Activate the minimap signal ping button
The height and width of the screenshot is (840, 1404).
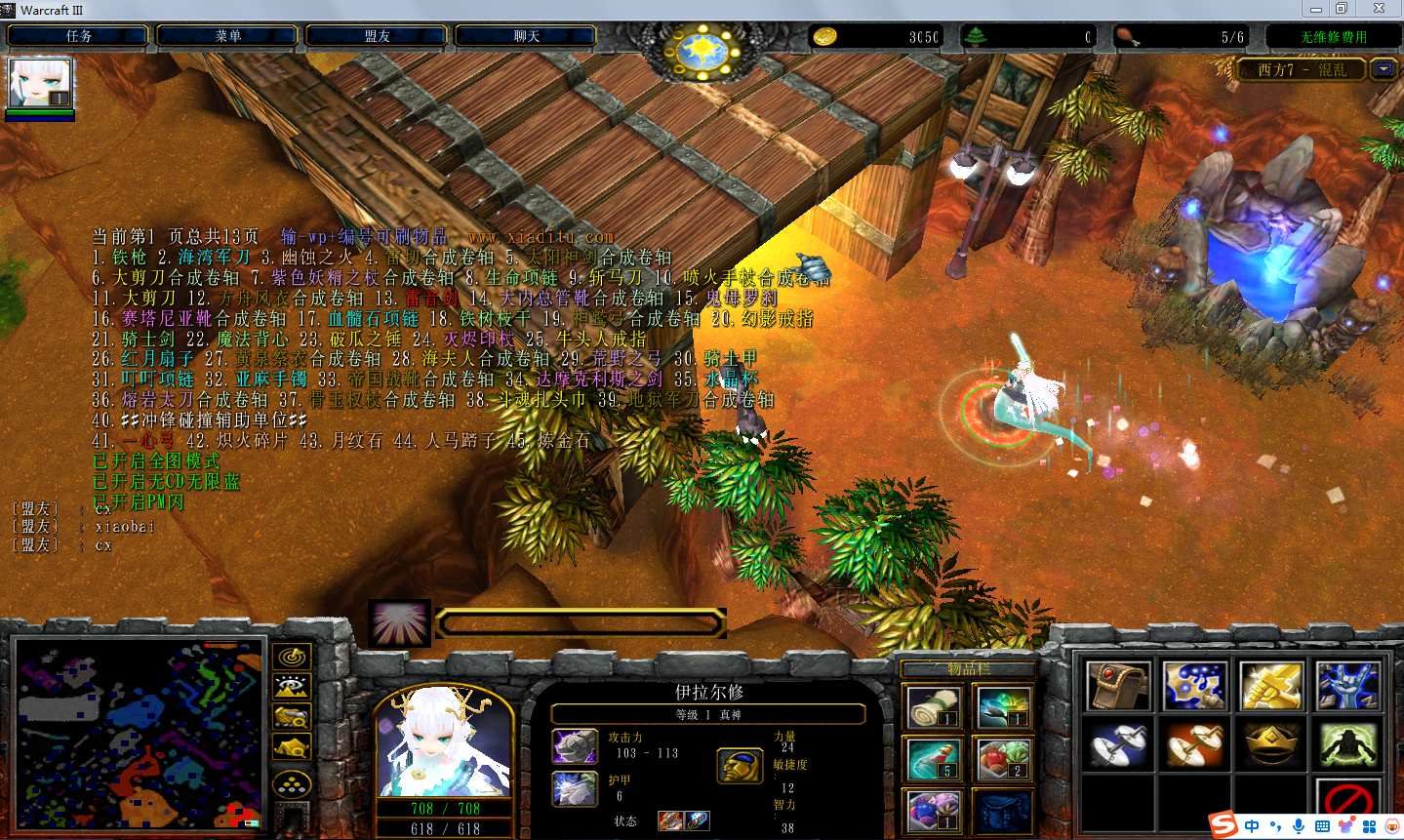[292, 657]
